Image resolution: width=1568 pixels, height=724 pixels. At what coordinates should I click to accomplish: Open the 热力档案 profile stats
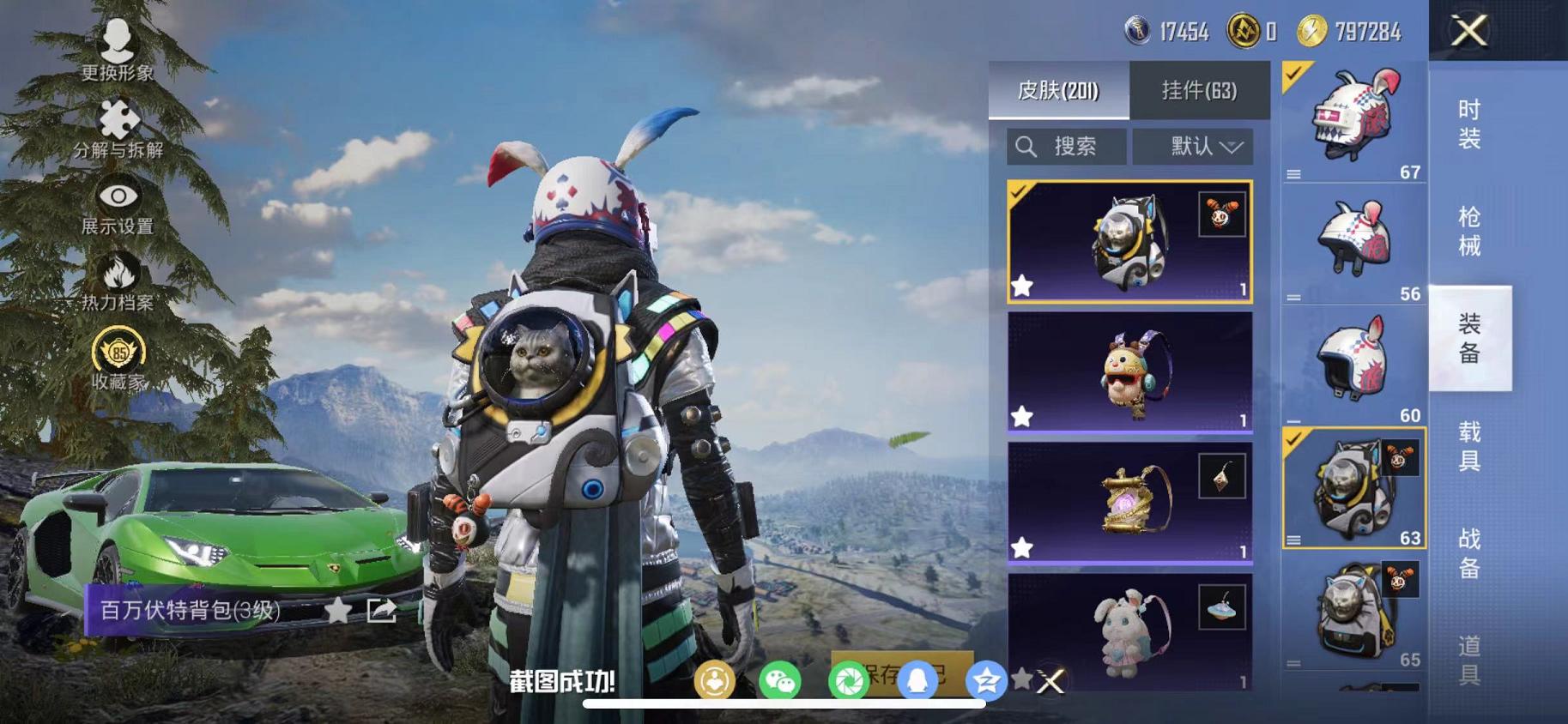tap(118, 285)
